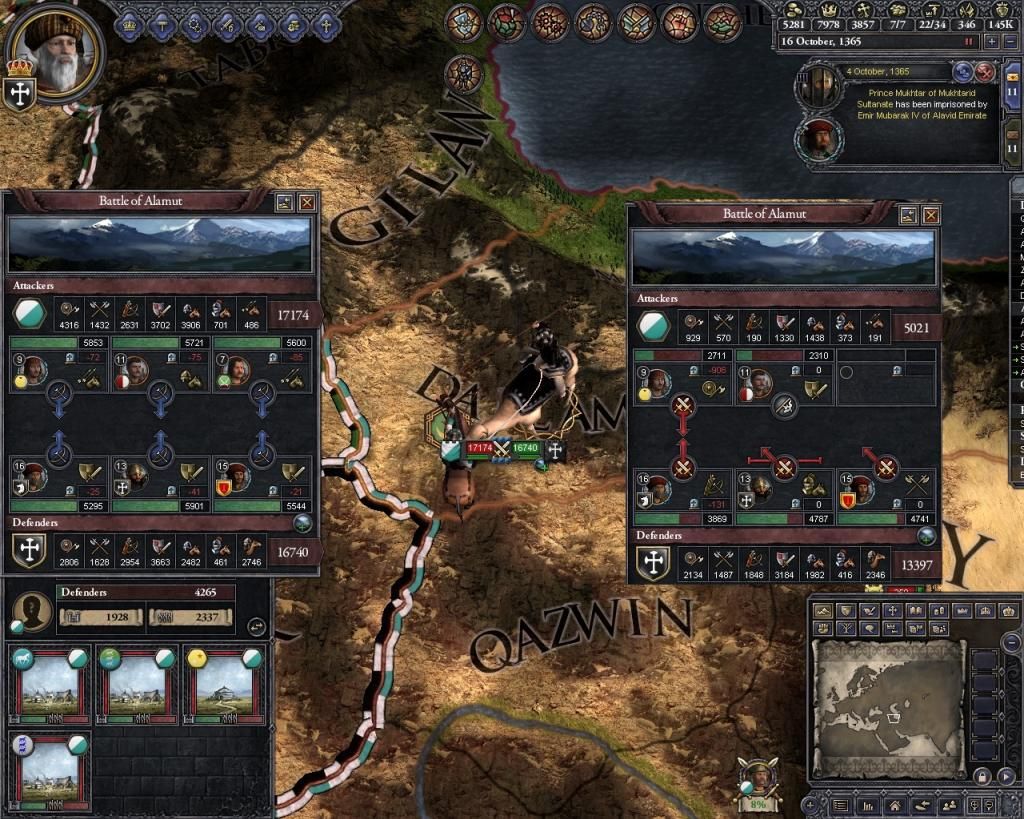Image resolution: width=1024 pixels, height=819 pixels.
Task: Open the ledger bar chart button
Action: [x=868, y=804]
